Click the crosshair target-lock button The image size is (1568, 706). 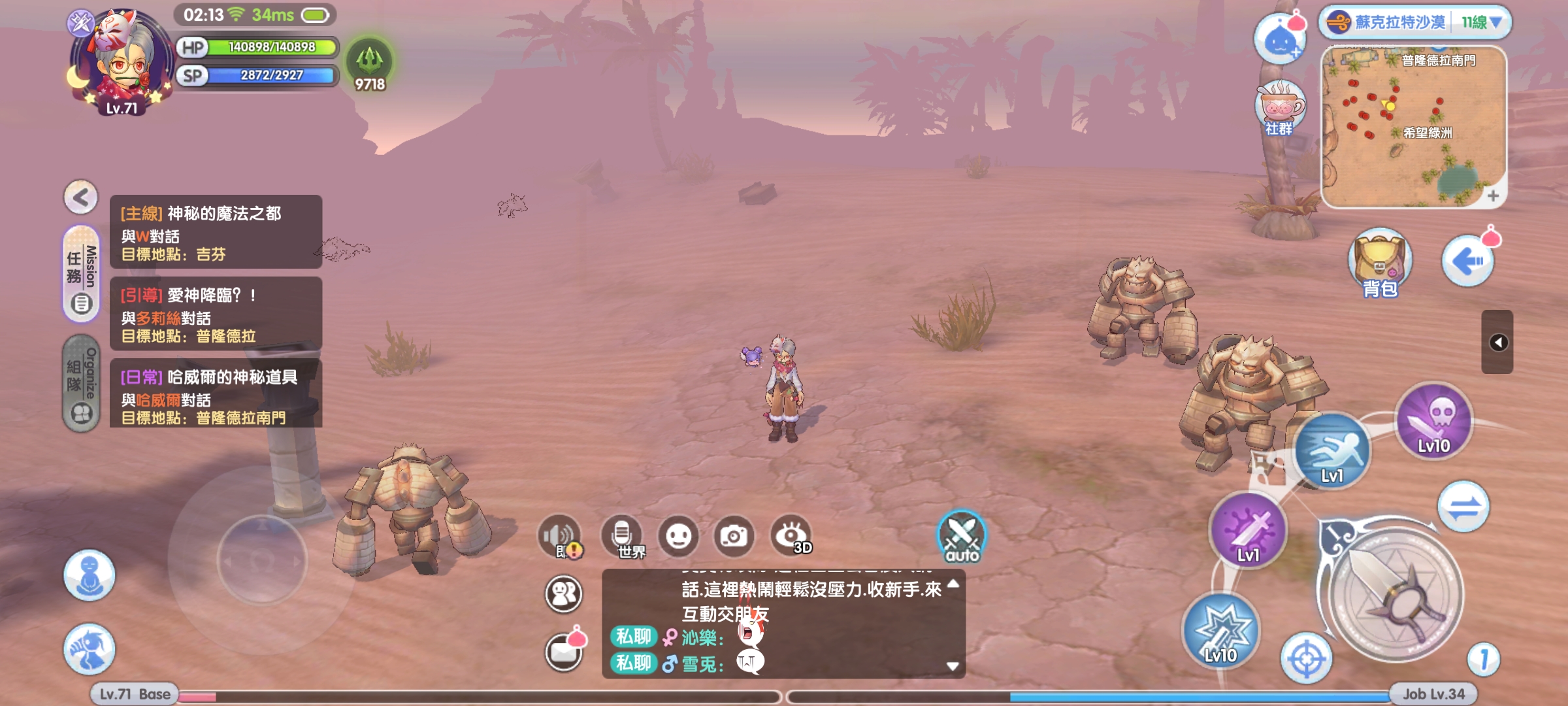click(x=1306, y=658)
